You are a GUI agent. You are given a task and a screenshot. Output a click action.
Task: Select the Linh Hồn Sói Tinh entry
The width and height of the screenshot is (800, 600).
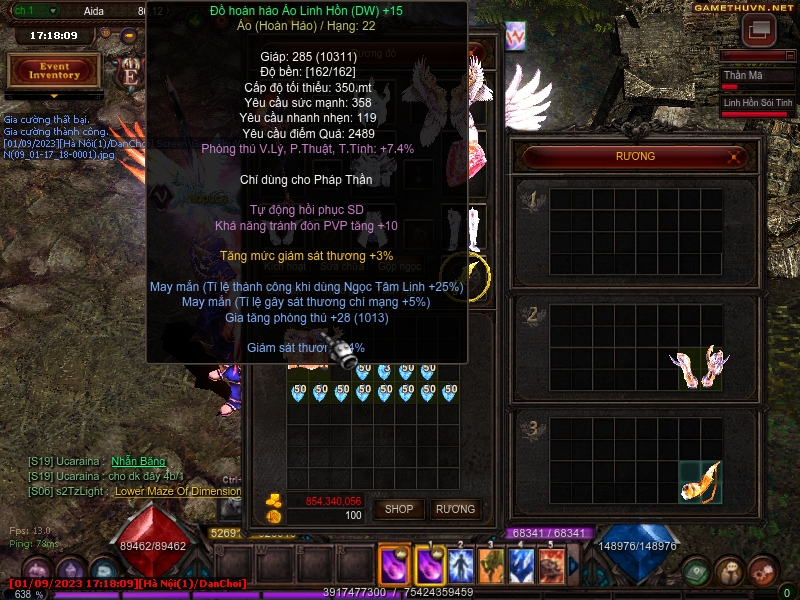click(757, 103)
